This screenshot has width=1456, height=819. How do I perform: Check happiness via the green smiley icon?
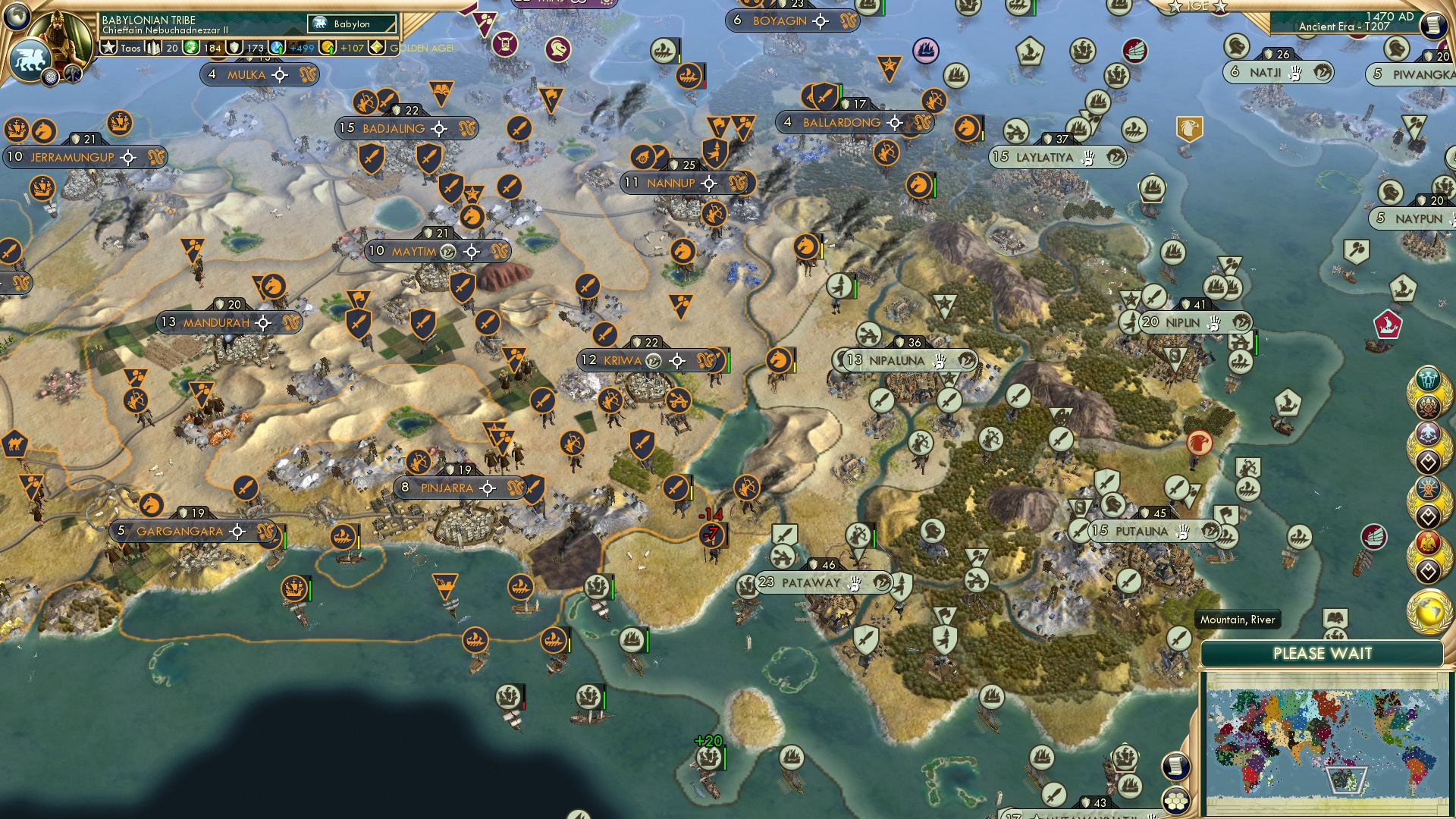[x=192, y=47]
